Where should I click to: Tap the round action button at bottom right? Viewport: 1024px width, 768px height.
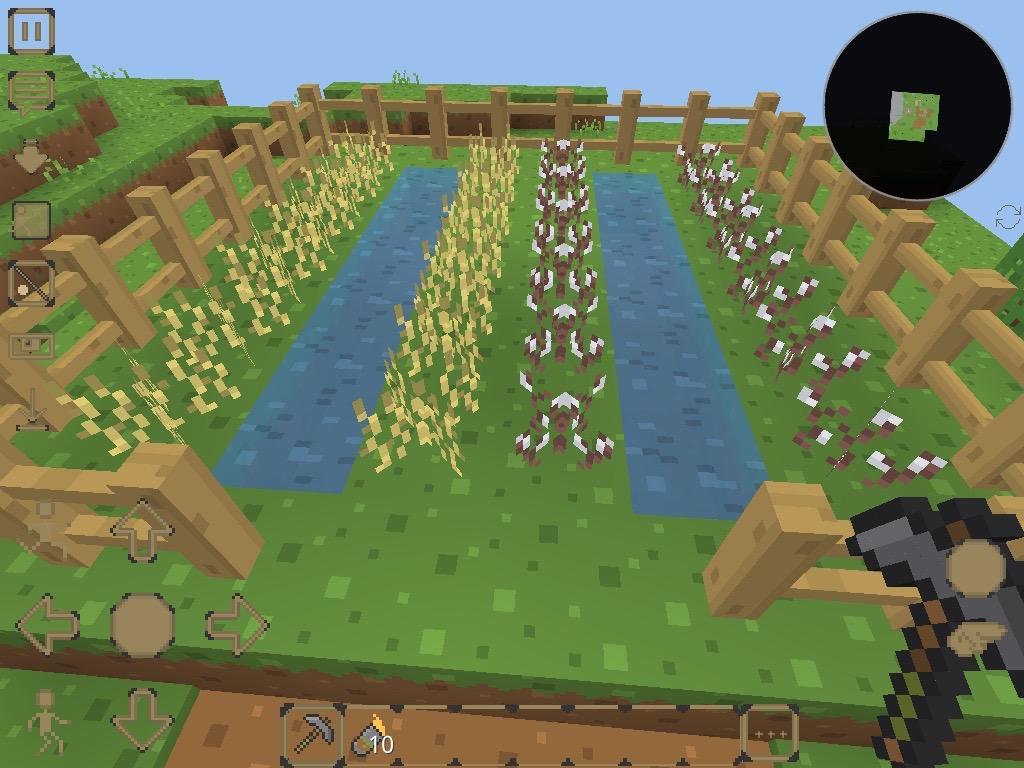click(975, 568)
